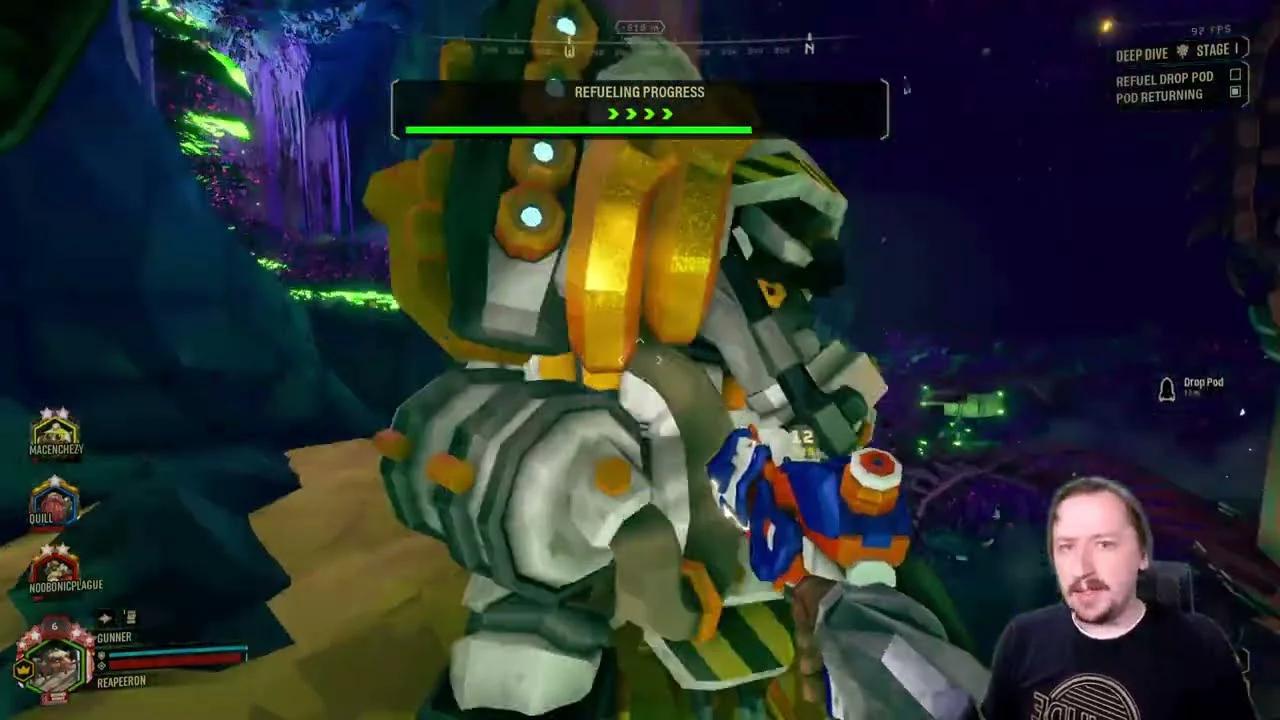Click the REFUELING PROGRESS title
The width and height of the screenshot is (1280, 720).
(640, 91)
